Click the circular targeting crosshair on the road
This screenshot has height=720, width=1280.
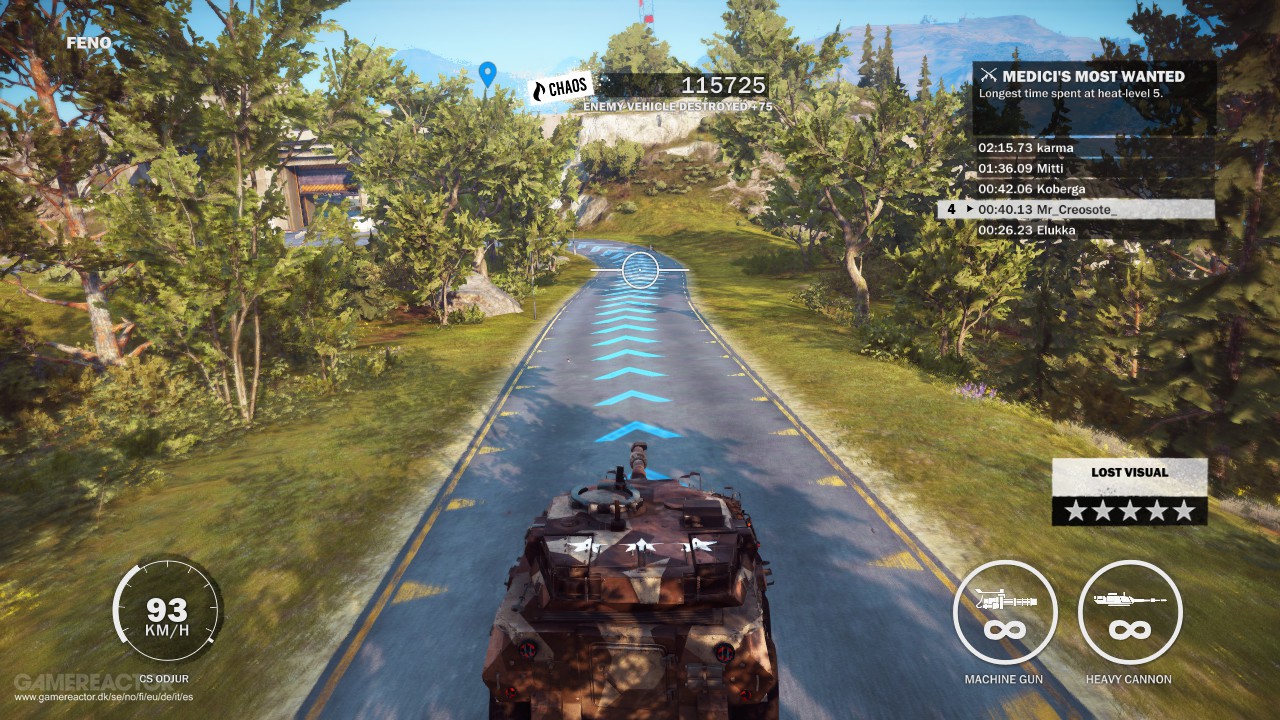click(638, 271)
